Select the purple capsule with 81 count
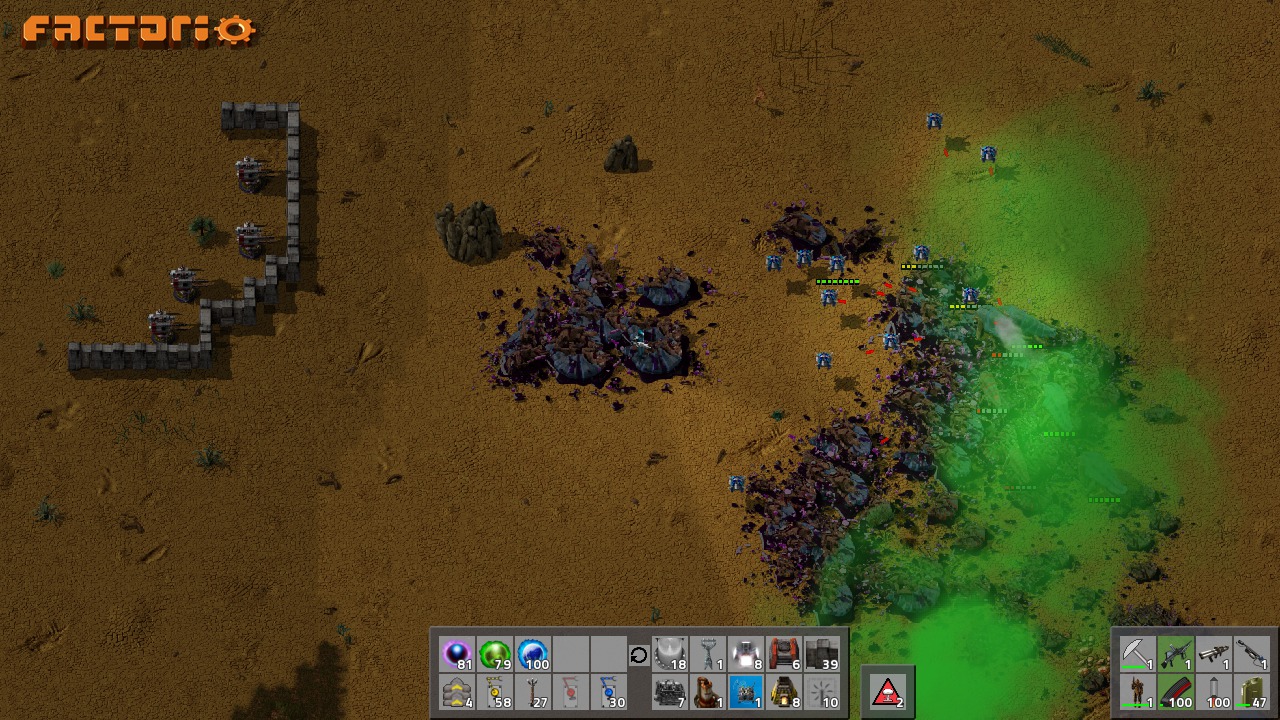This screenshot has height=720, width=1280. point(457,656)
